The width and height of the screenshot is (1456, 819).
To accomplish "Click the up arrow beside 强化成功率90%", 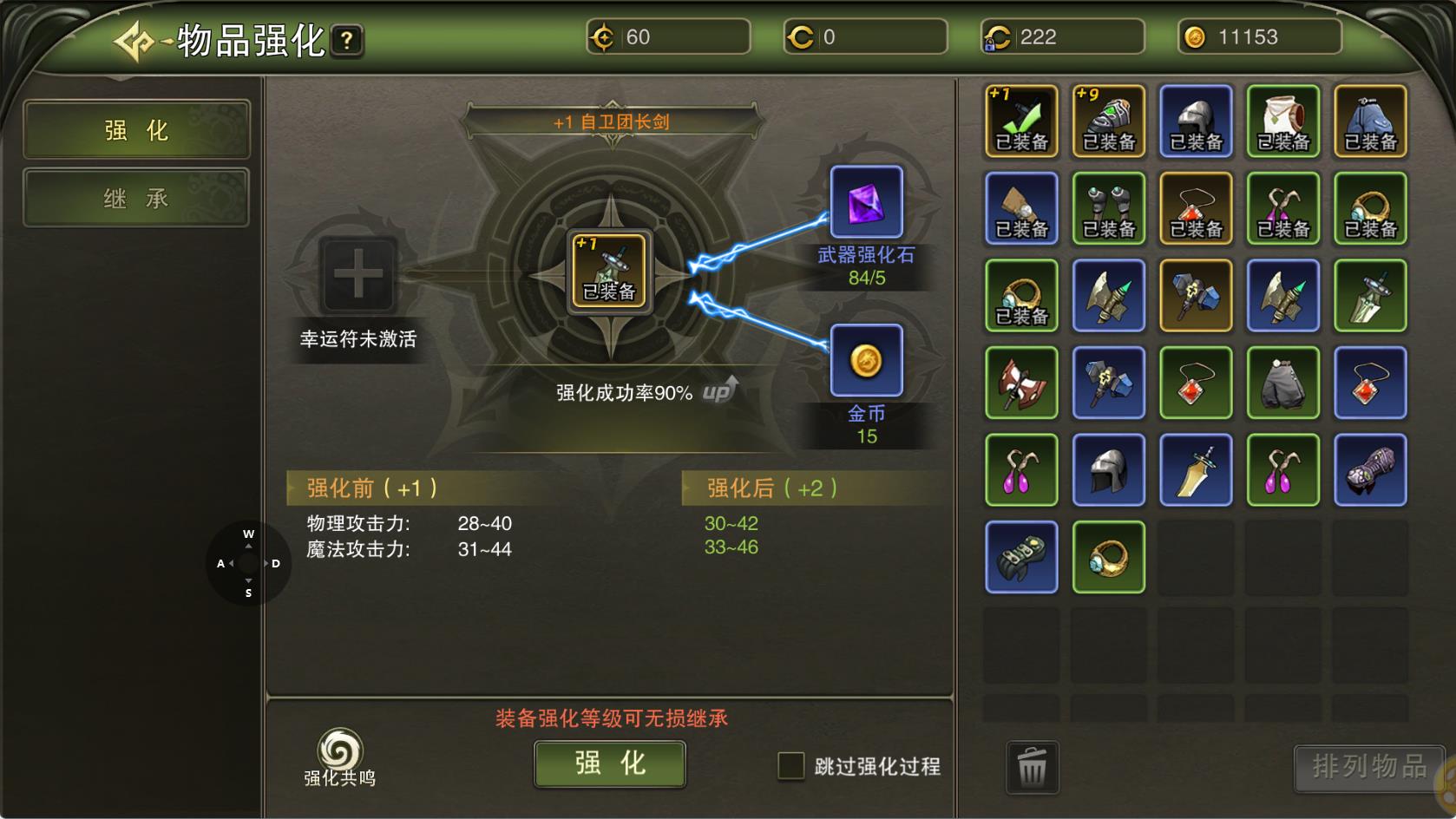I will [x=718, y=390].
